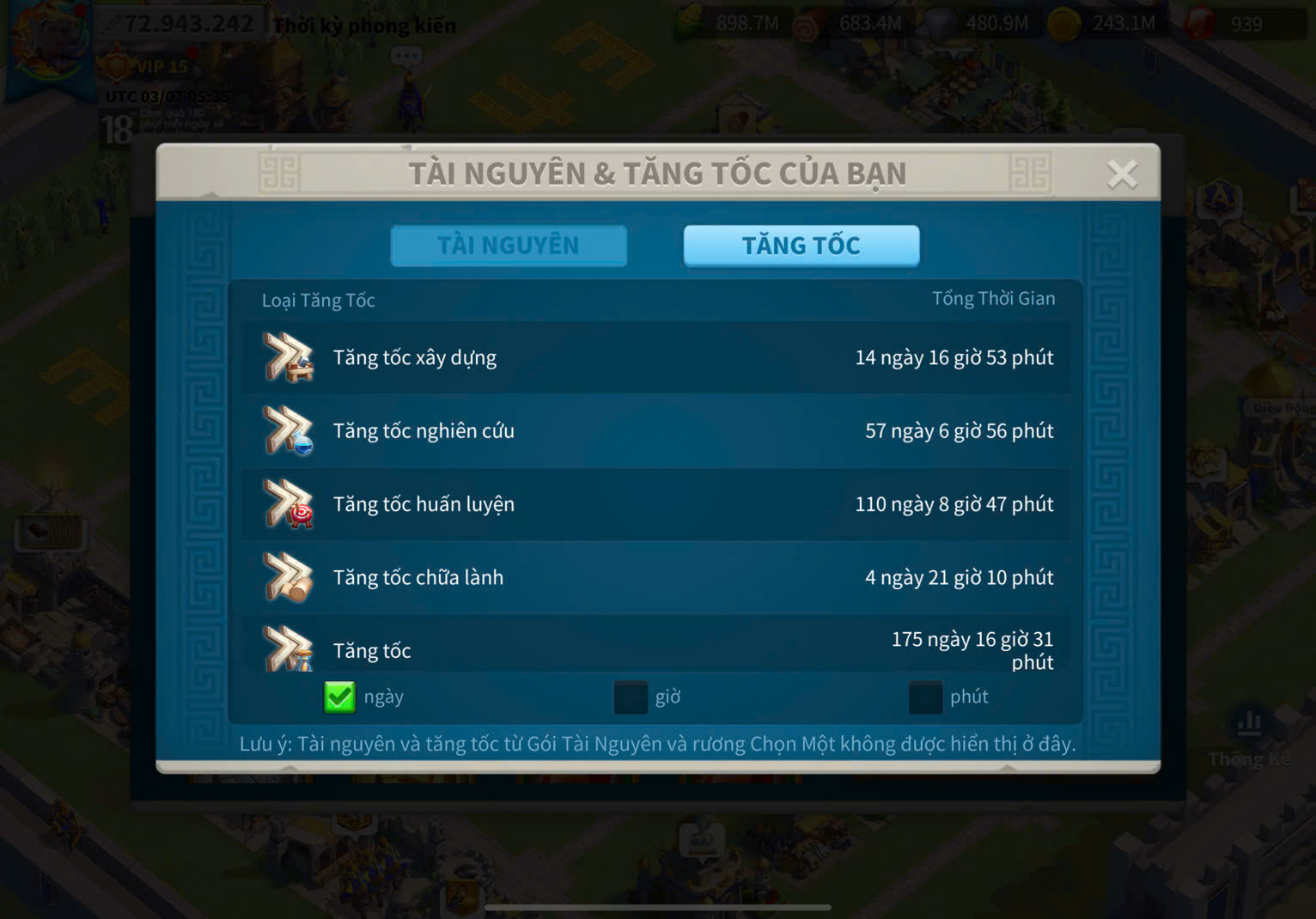Switch to the Tài Nguyên tab
Image resolution: width=1316 pixels, height=919 pixels.
tap(509, 246)
